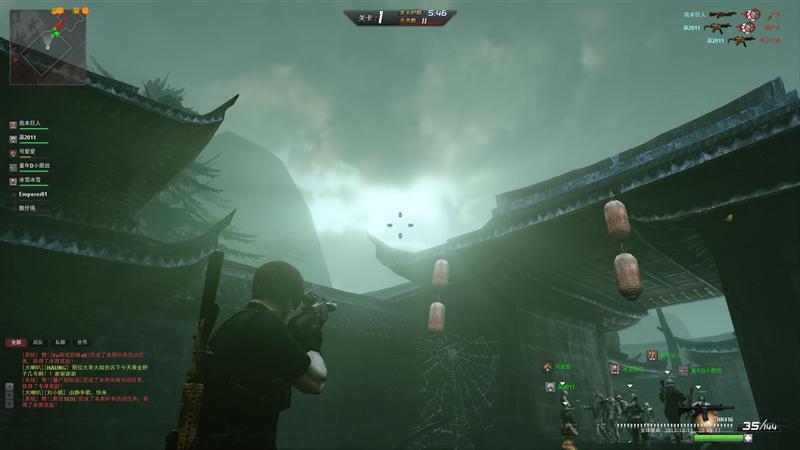This screenshot has width=800, height=450.
Task: Switch to the 全部 chat tab
Action: pos(17,342)
